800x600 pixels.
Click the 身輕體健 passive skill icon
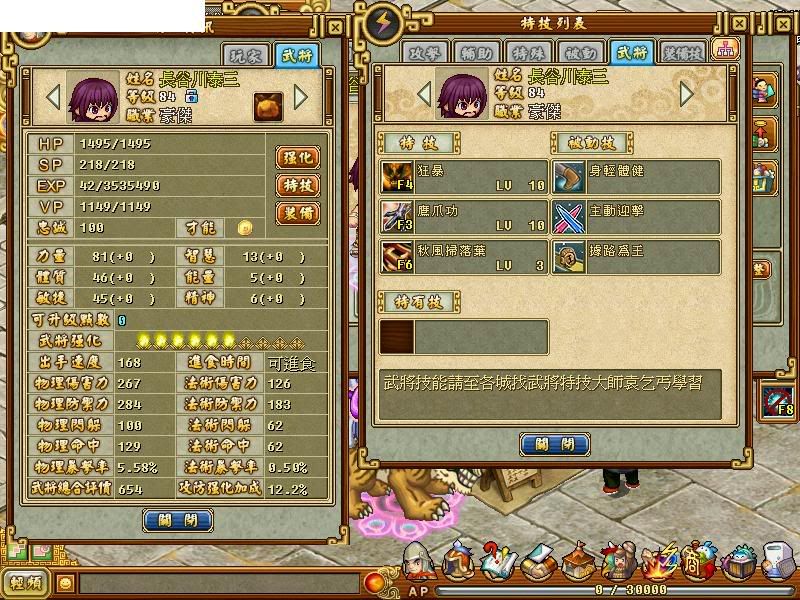(x=569, y=177)
